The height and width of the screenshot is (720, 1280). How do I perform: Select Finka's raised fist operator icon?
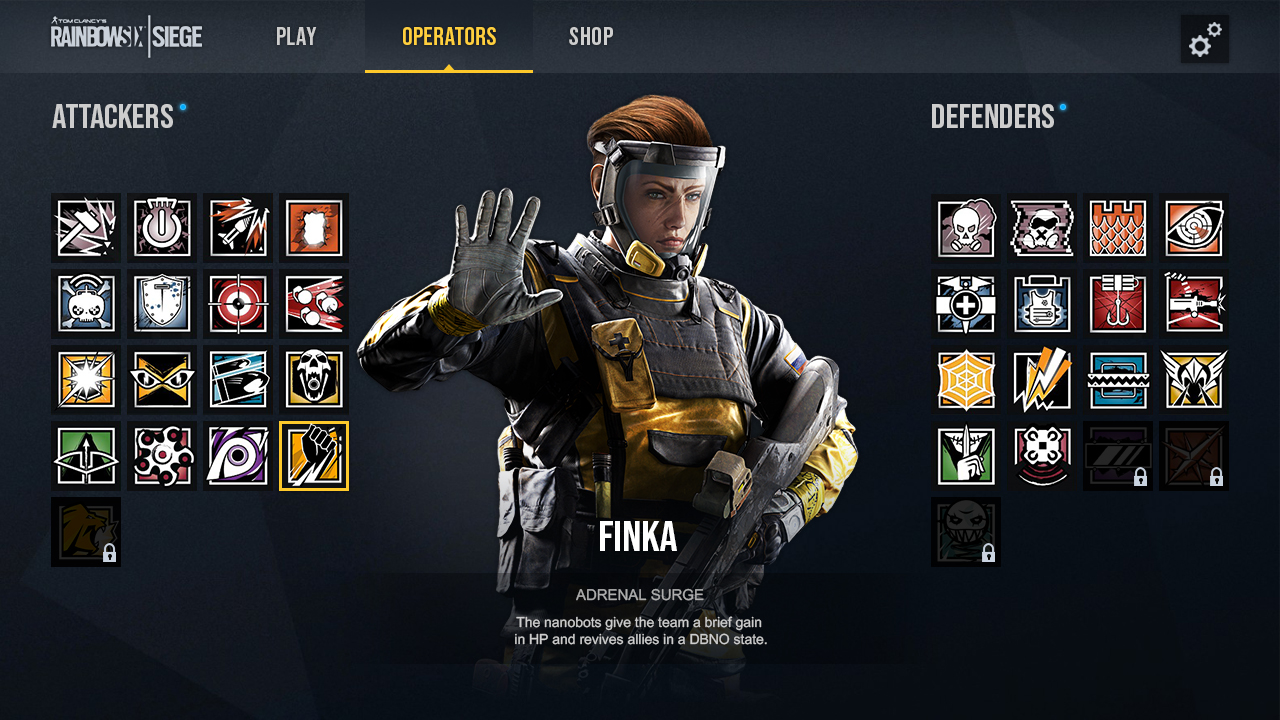click(x=314, y=456)
